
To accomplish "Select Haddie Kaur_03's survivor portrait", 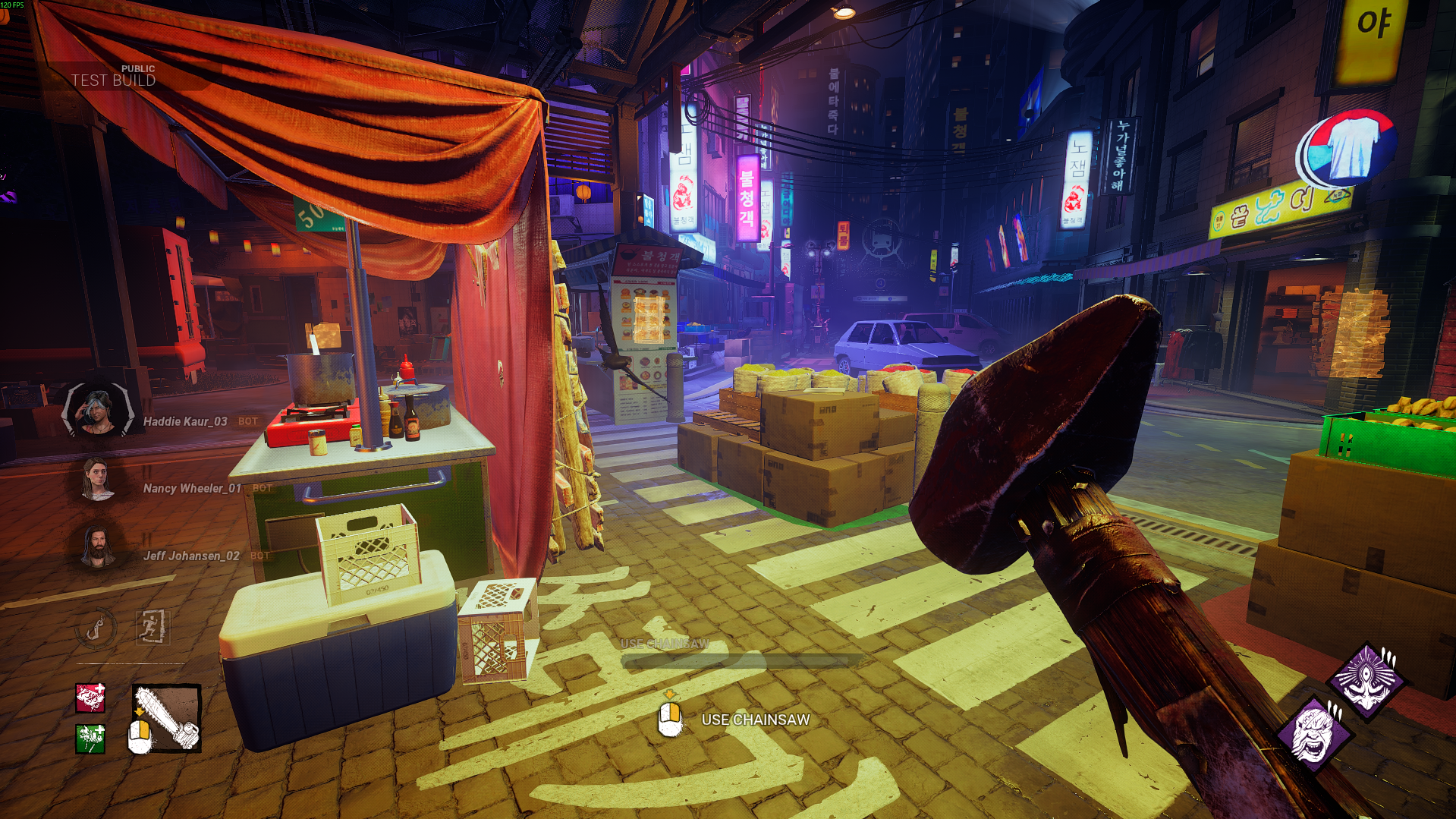I will click(98, 411).
